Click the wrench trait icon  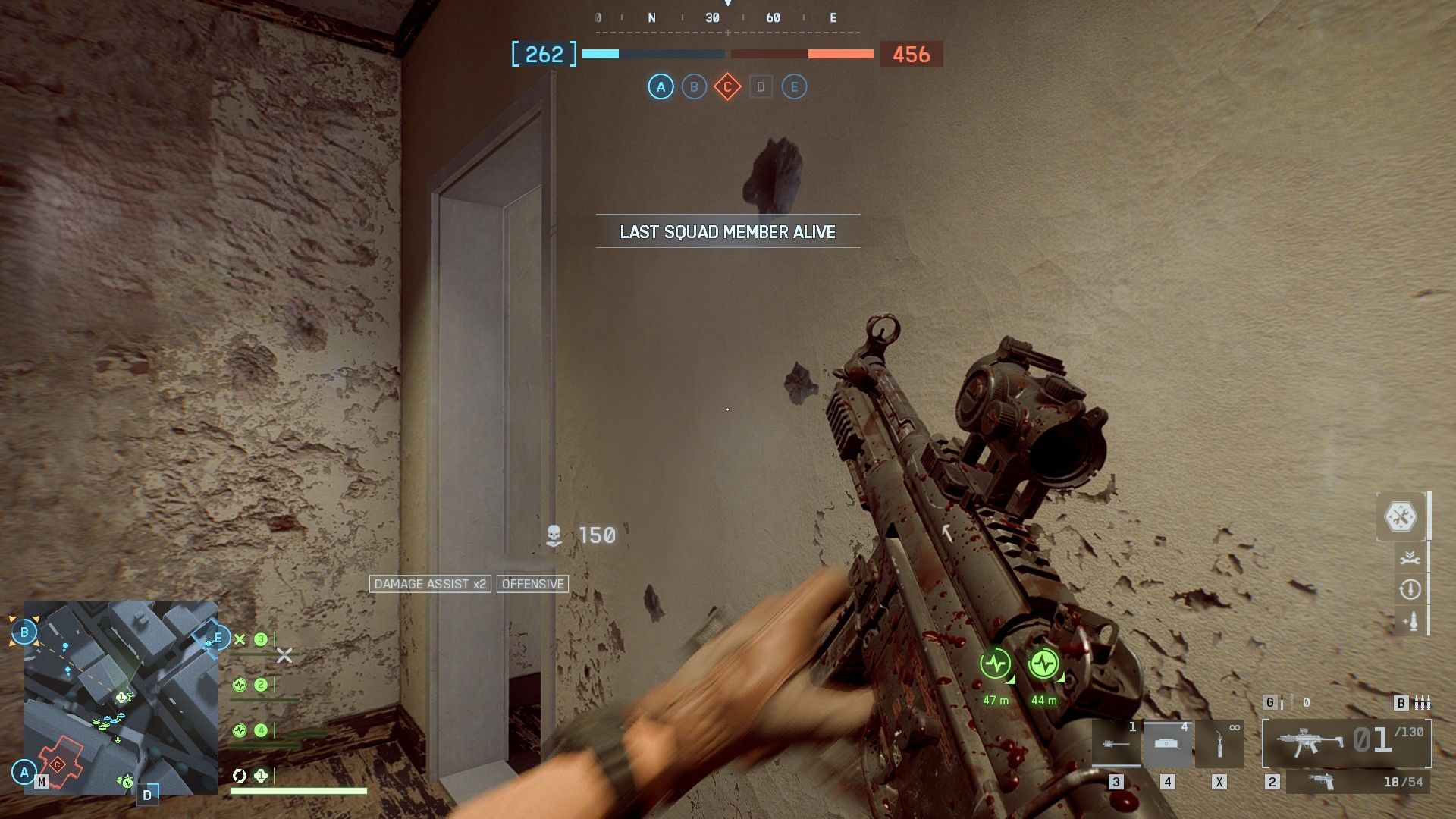click(1410, 558)
